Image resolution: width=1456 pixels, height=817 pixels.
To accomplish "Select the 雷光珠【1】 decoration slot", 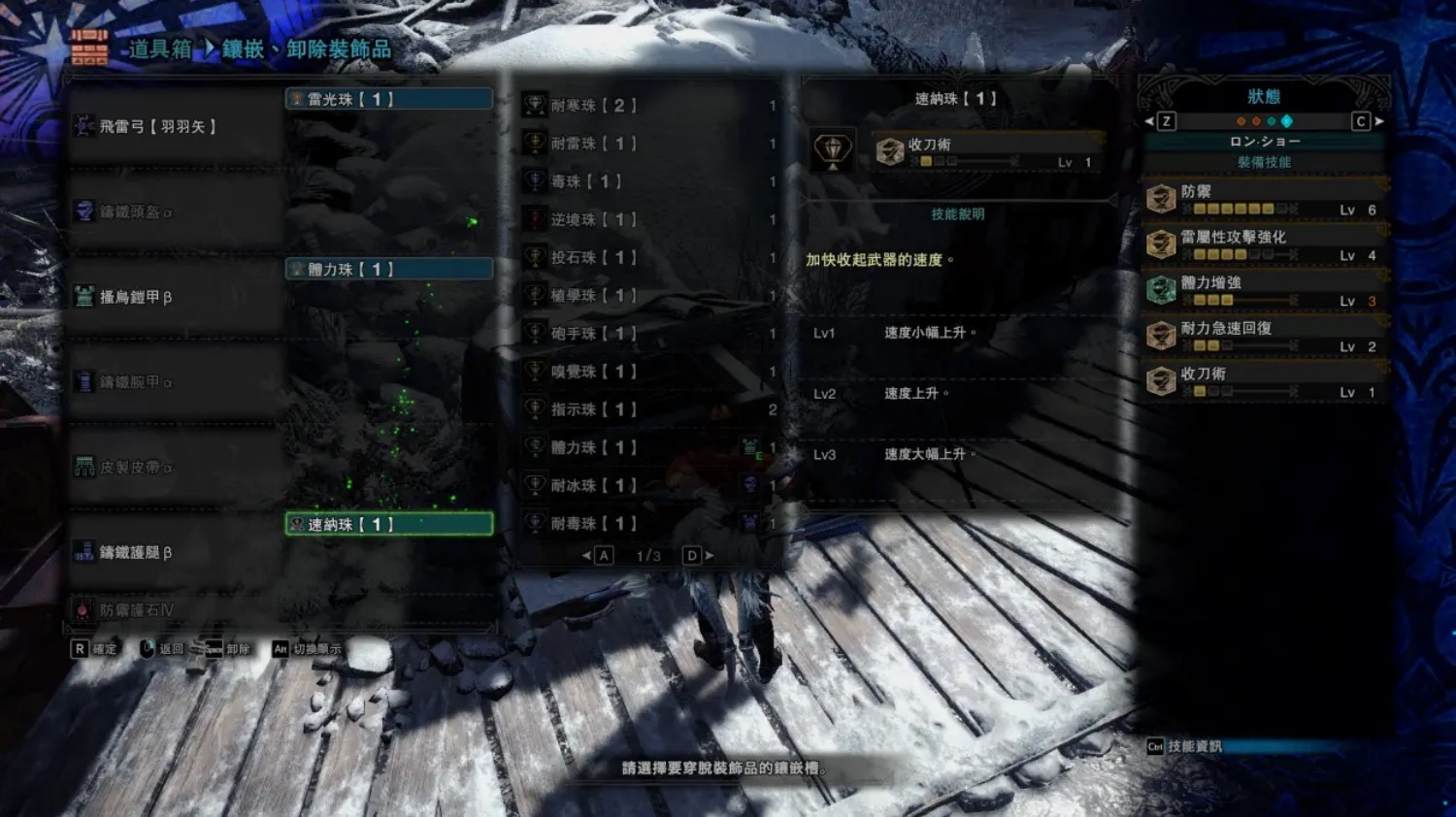I will [388, 99].
